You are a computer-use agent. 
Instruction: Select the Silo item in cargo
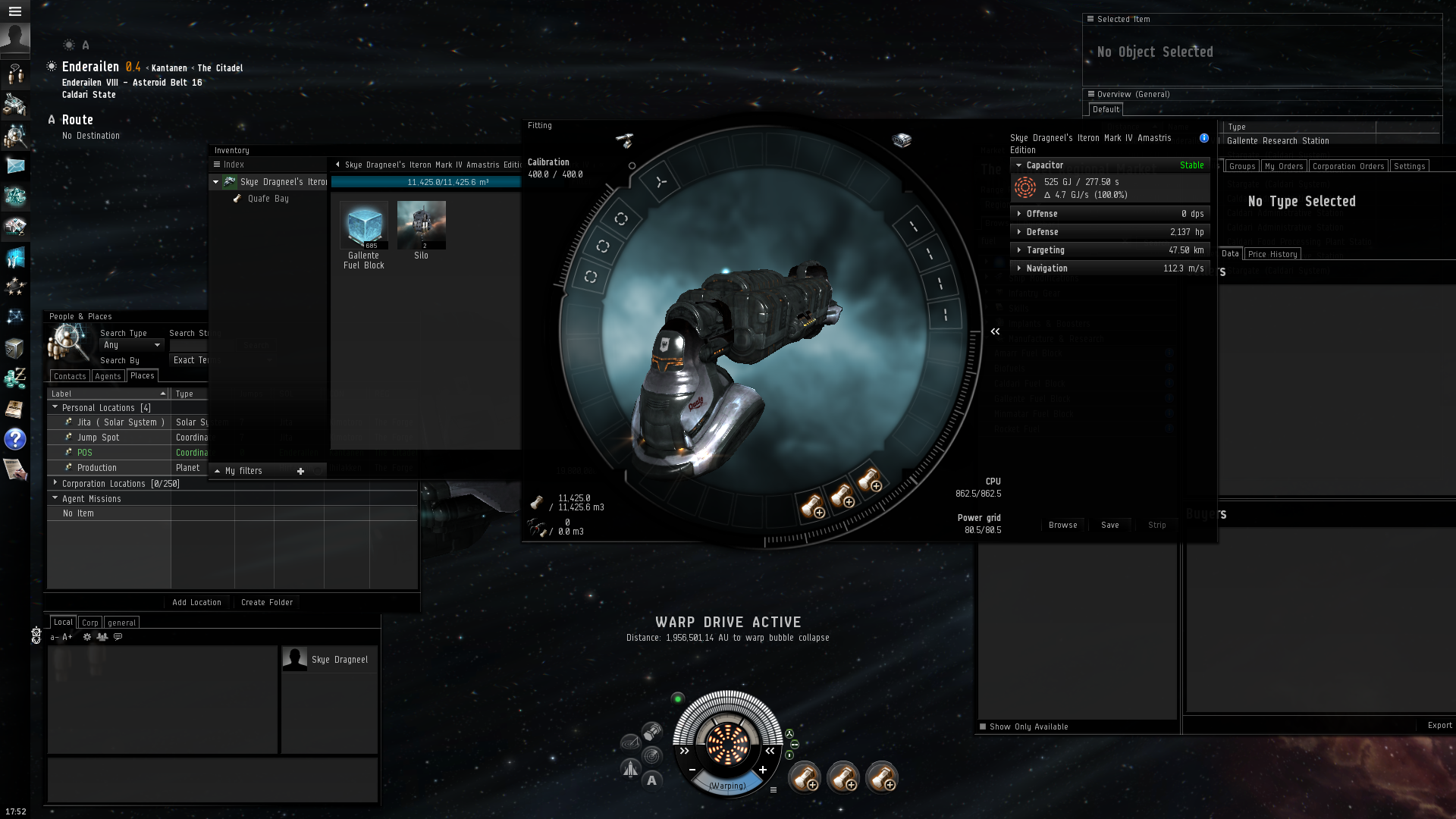pos(422,226)
